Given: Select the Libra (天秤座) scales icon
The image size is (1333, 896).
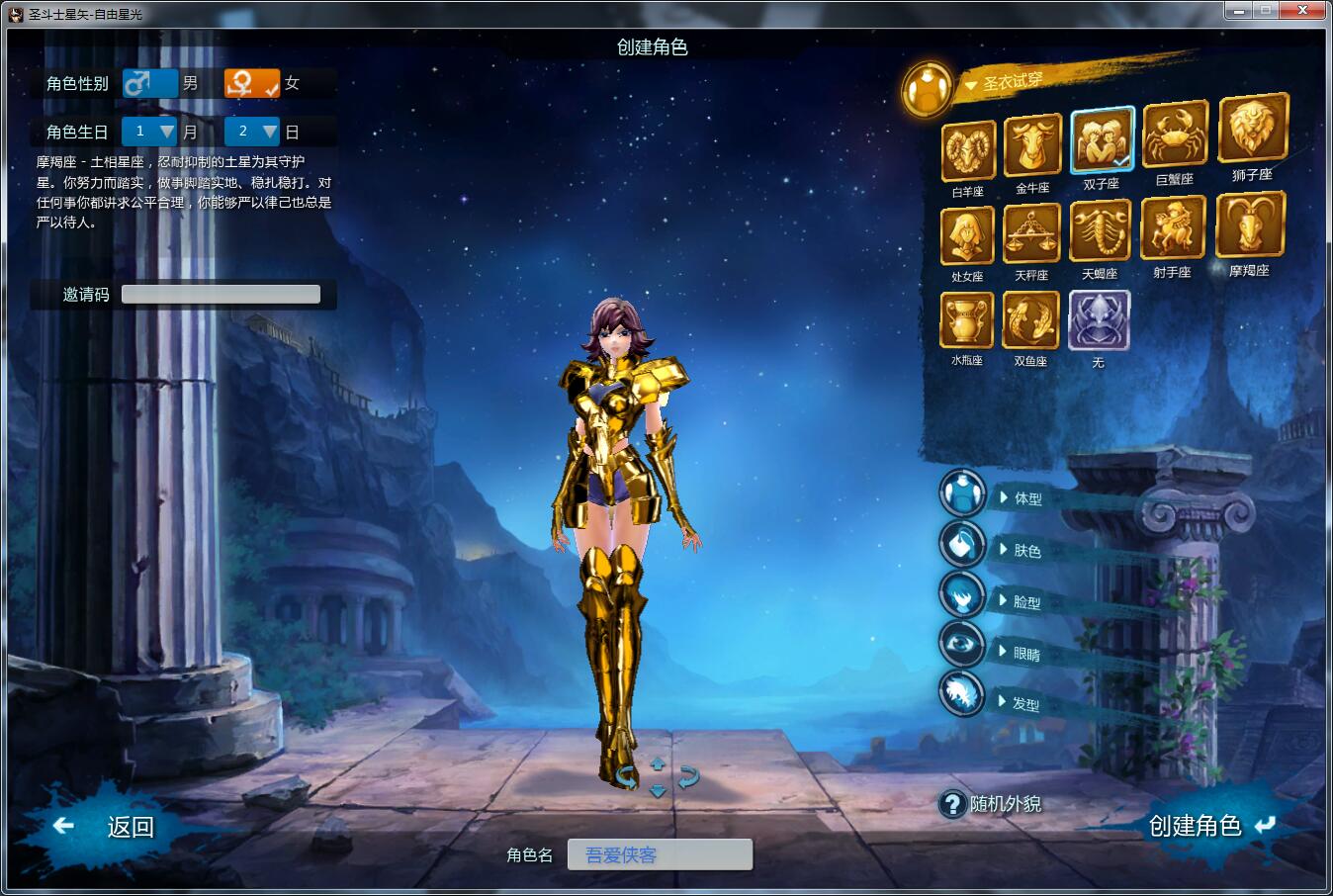Looking at the screenshot, I should (x=1031, y=234).
